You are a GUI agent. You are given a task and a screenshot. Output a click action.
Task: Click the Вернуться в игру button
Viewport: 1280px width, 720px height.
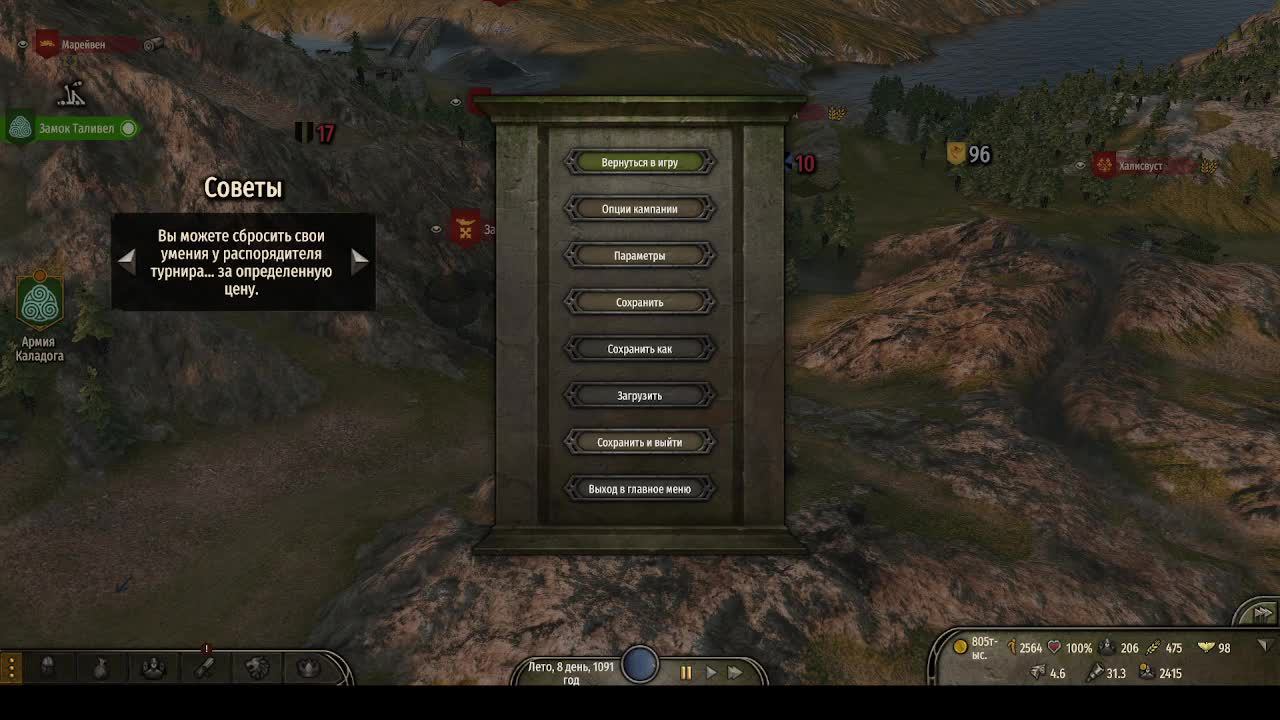click(641, 161)
